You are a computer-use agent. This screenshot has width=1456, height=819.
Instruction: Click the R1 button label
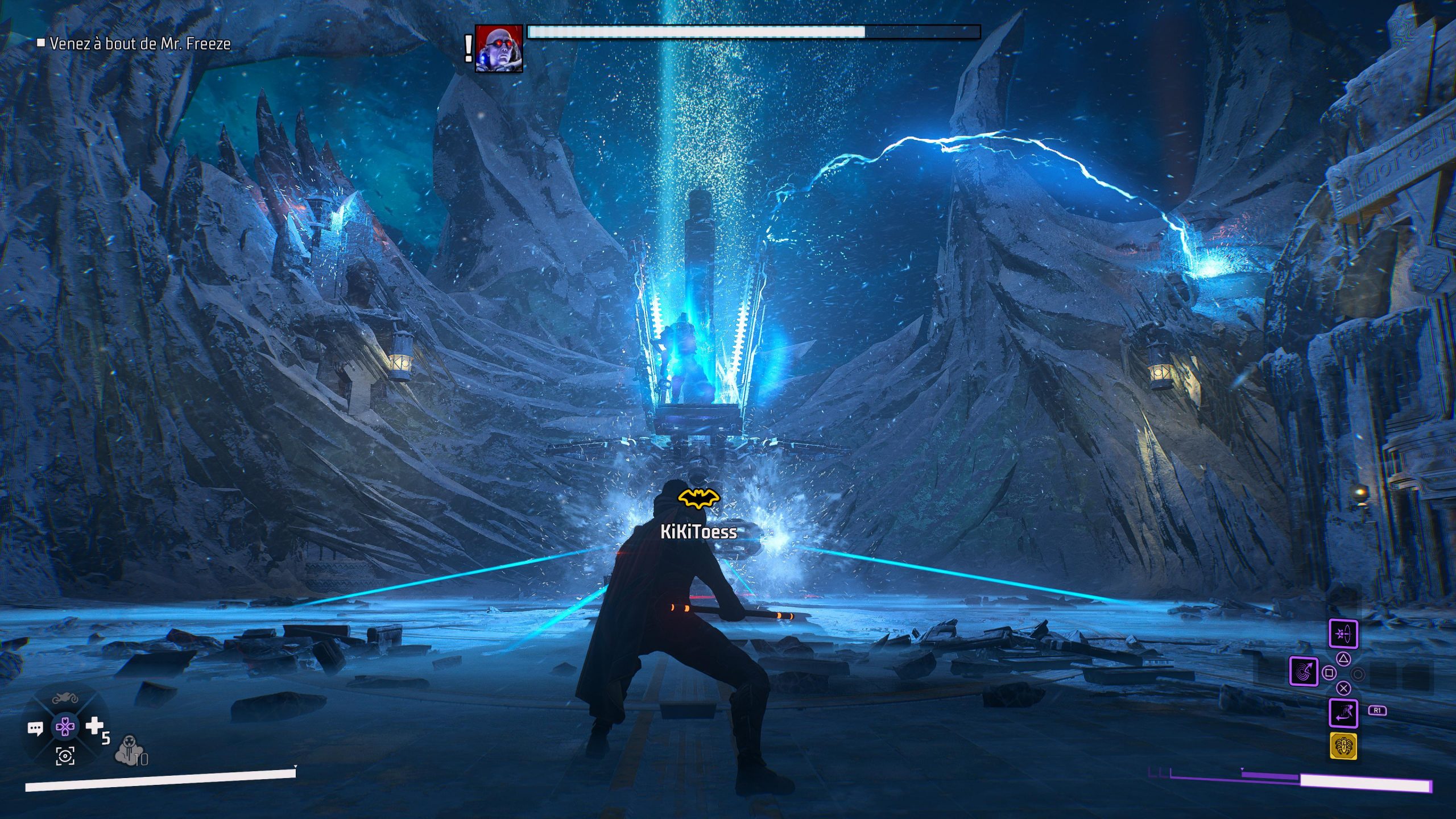tap(1378, 710)
